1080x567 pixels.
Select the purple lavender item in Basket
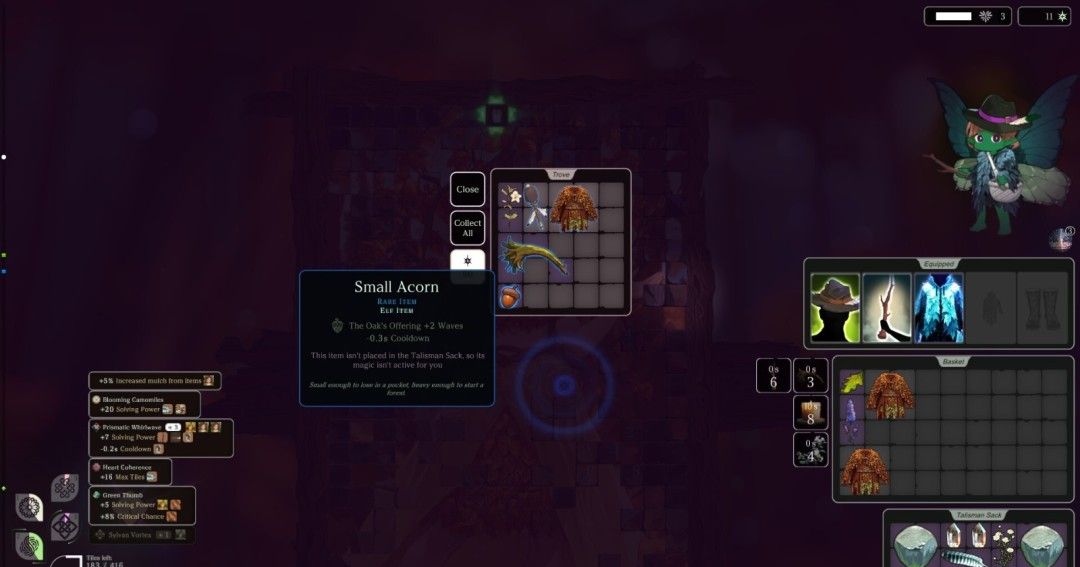tap(852, 418)
